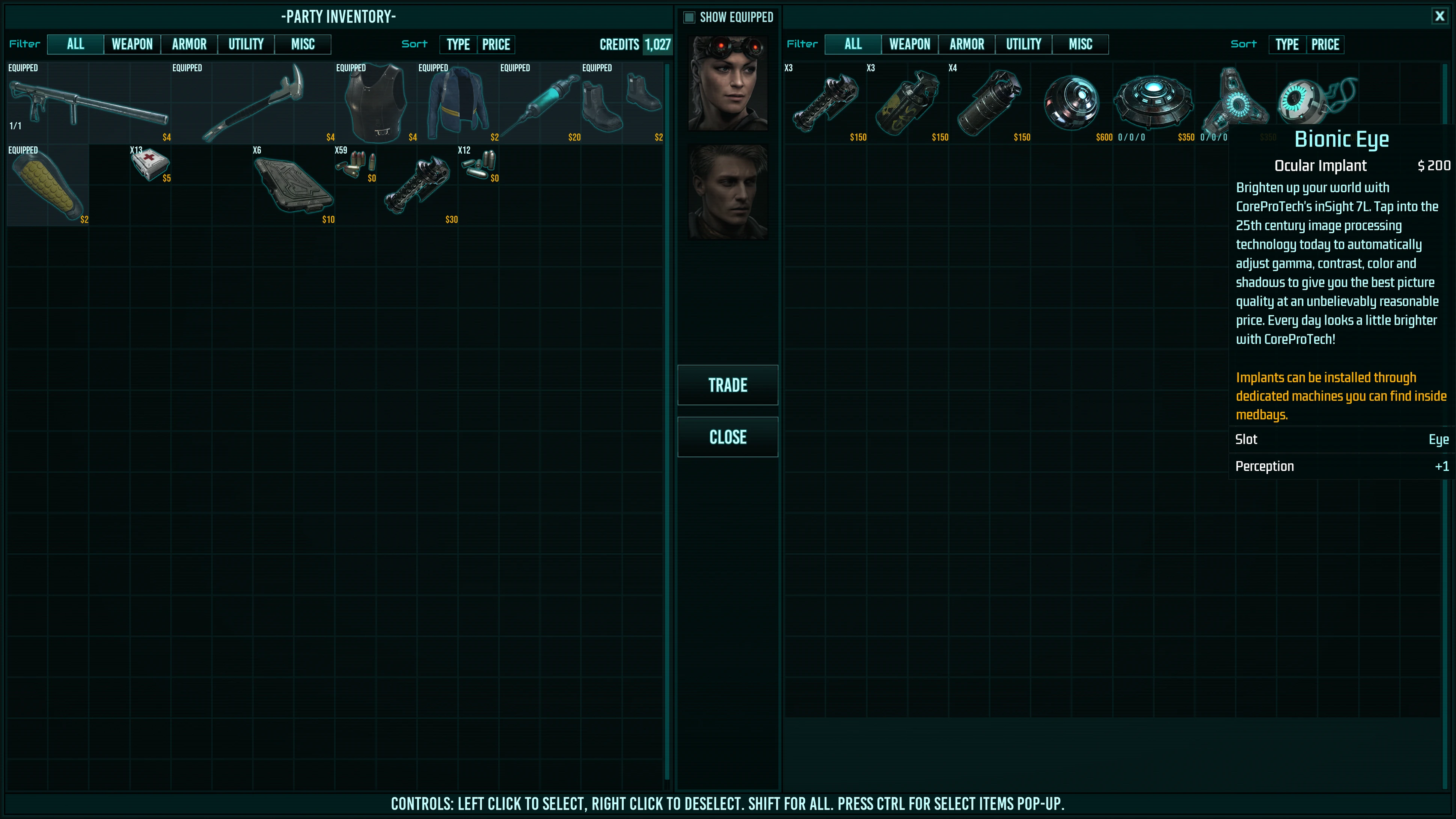Filter party inventory by ARMOR

189,44
